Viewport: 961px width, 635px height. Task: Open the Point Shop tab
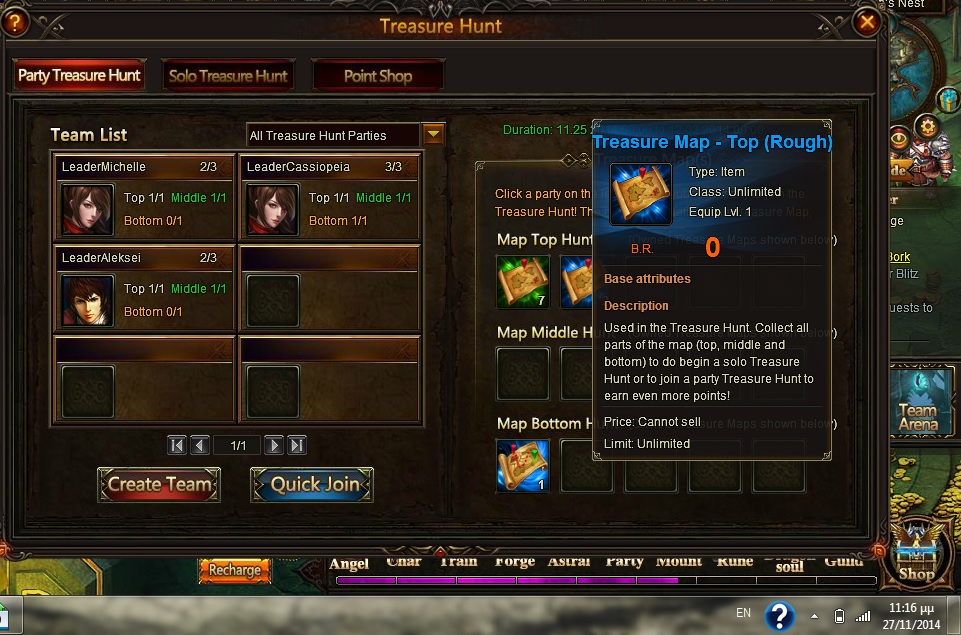coord(377,76)
